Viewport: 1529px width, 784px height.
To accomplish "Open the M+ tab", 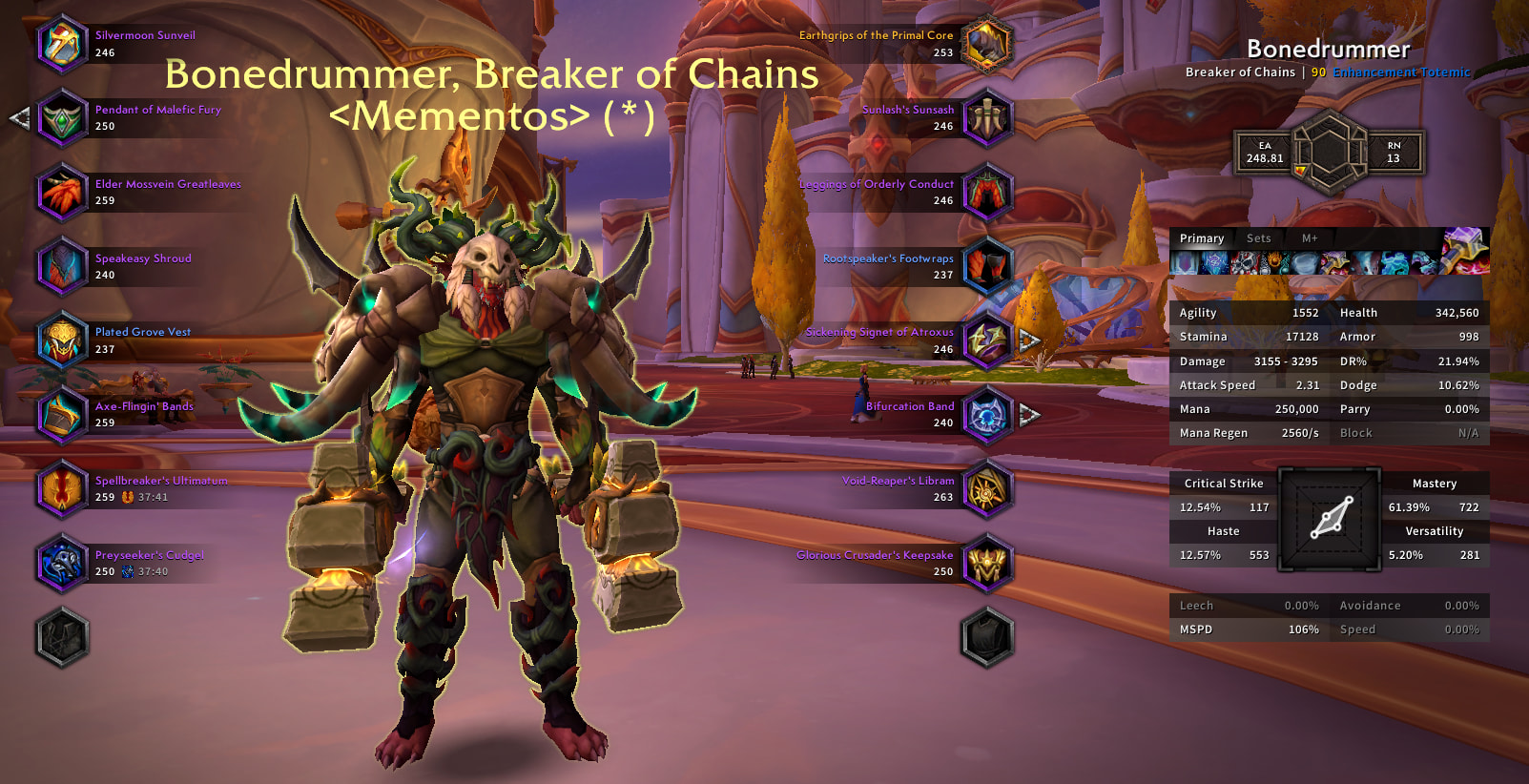I will coord(1310,238).
